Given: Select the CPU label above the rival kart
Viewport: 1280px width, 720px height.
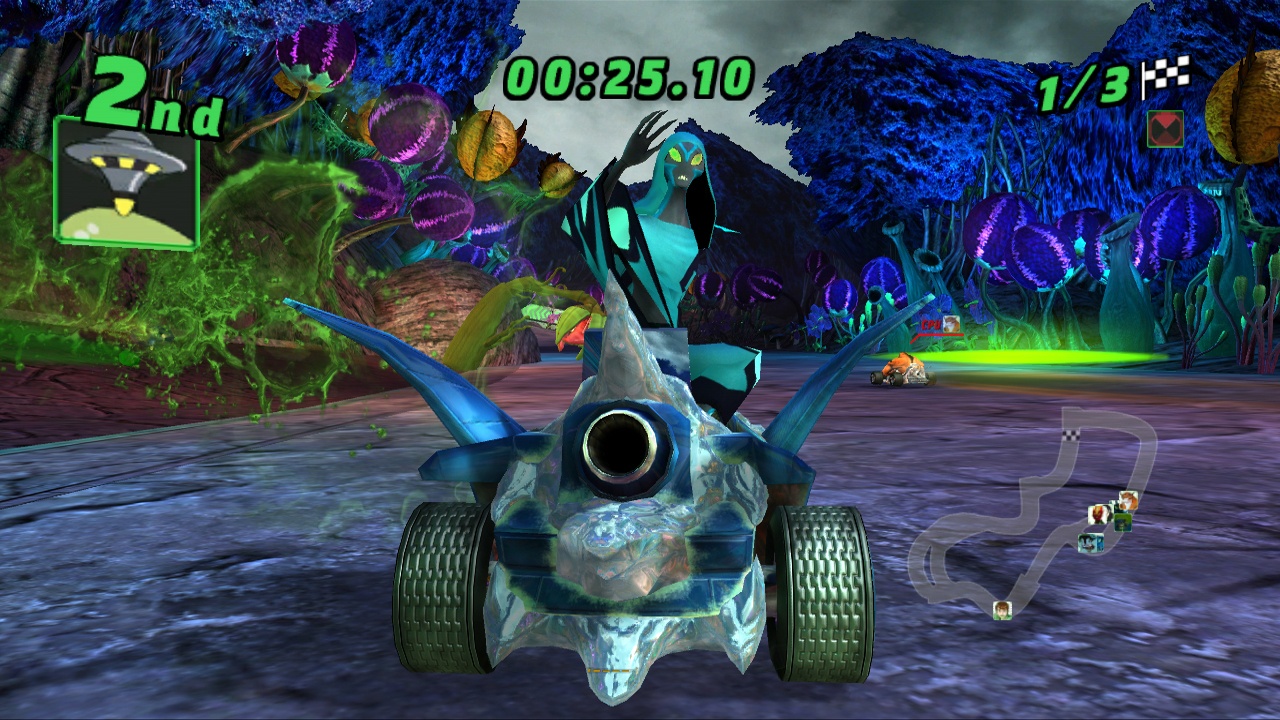Looking at the screenshot, I should 930,324.
